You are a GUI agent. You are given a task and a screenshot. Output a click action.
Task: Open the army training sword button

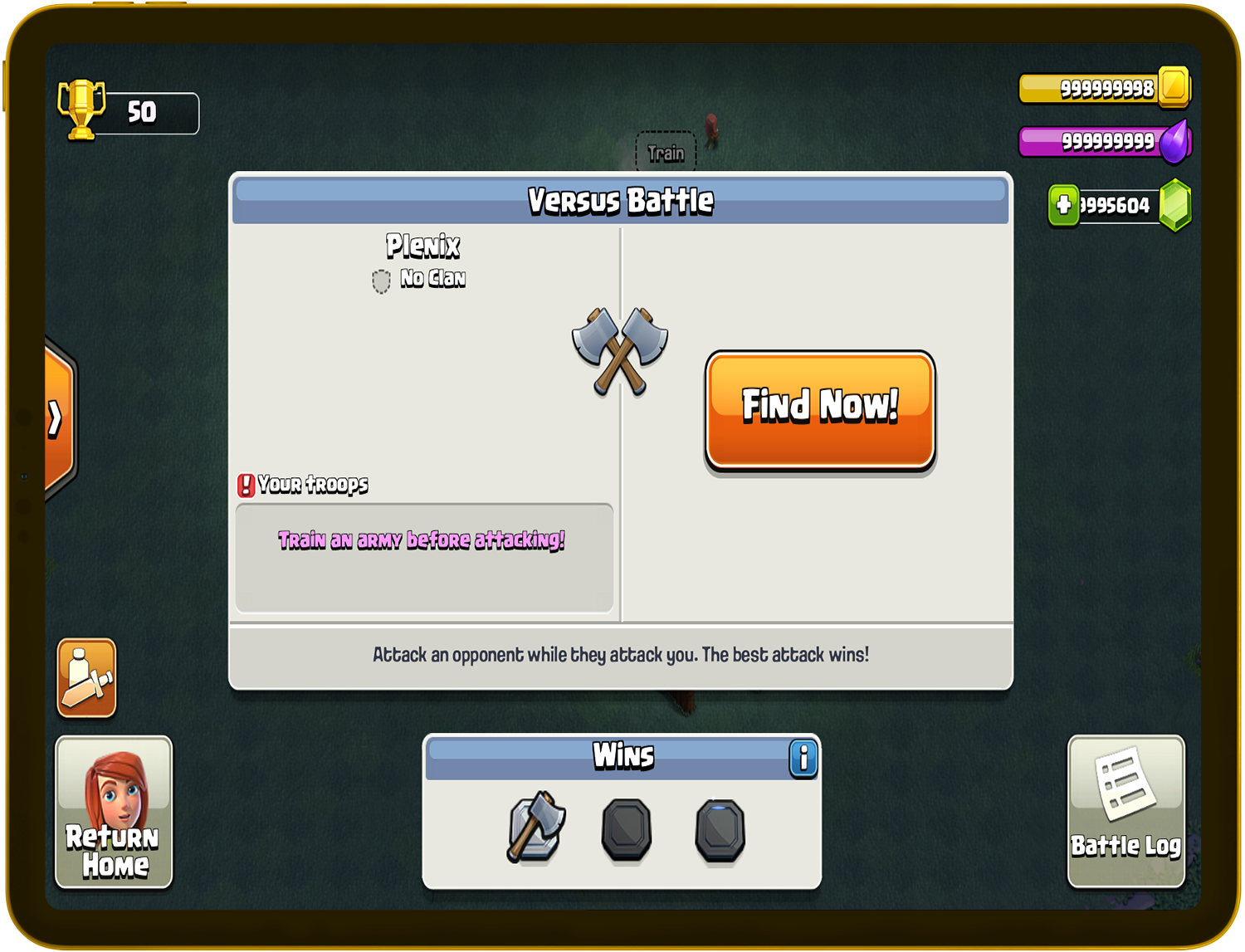[x=87, y=678]
